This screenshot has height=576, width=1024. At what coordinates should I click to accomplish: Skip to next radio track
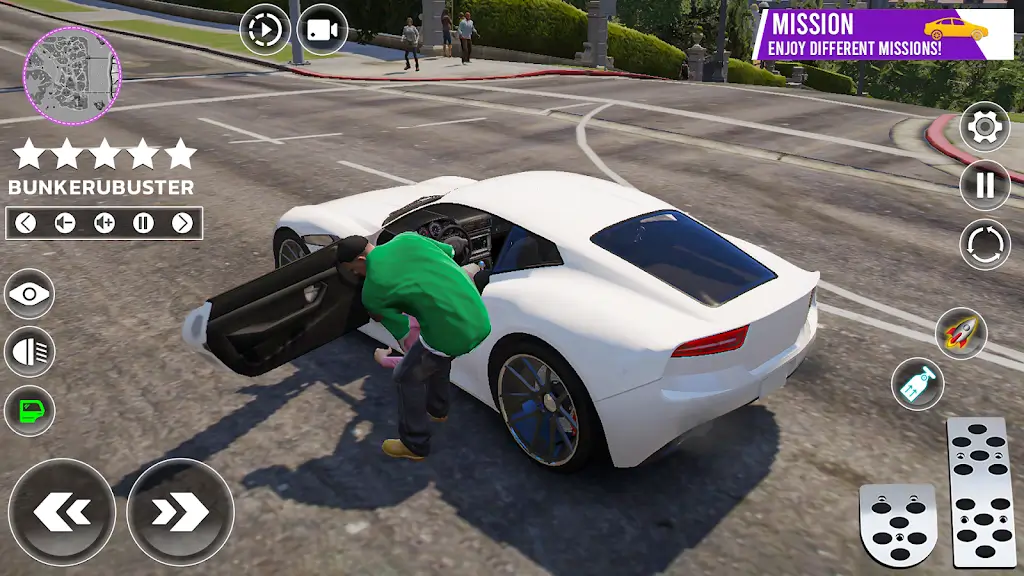182,223
